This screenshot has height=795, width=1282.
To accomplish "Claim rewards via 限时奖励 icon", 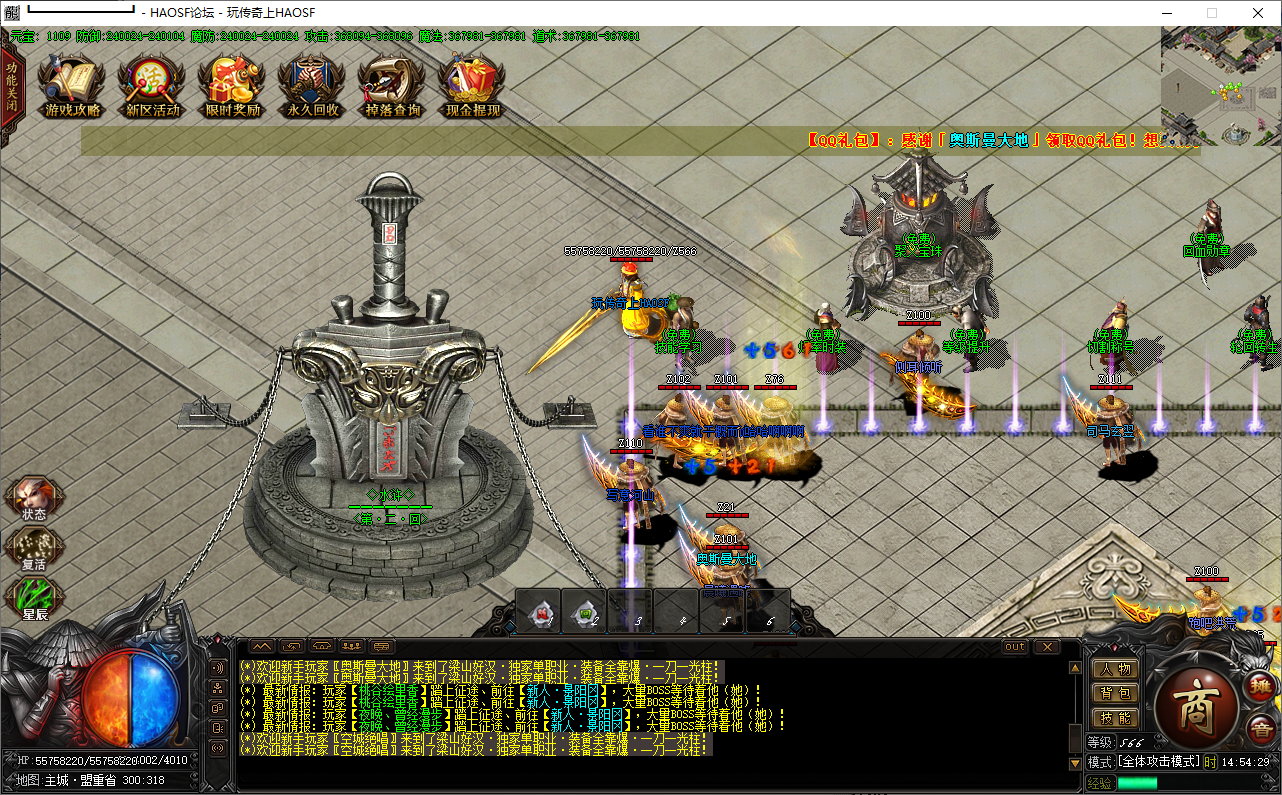I will (x=232, y=85).
